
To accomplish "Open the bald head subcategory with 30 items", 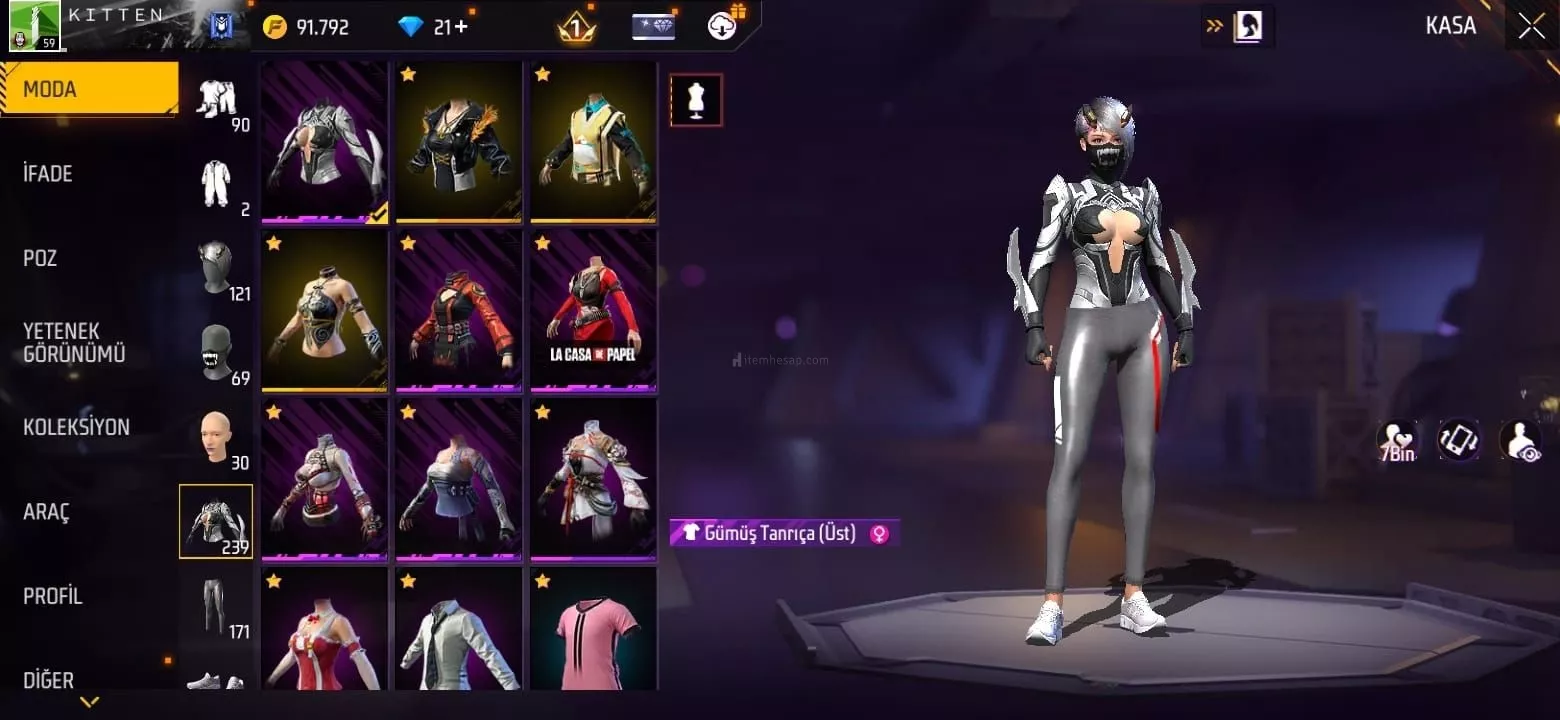I will point(216,437).
